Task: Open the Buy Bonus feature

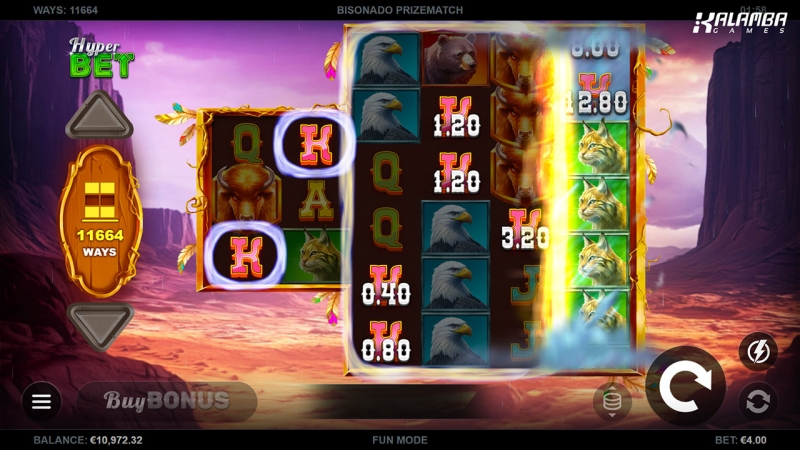Action: point(167,401)
